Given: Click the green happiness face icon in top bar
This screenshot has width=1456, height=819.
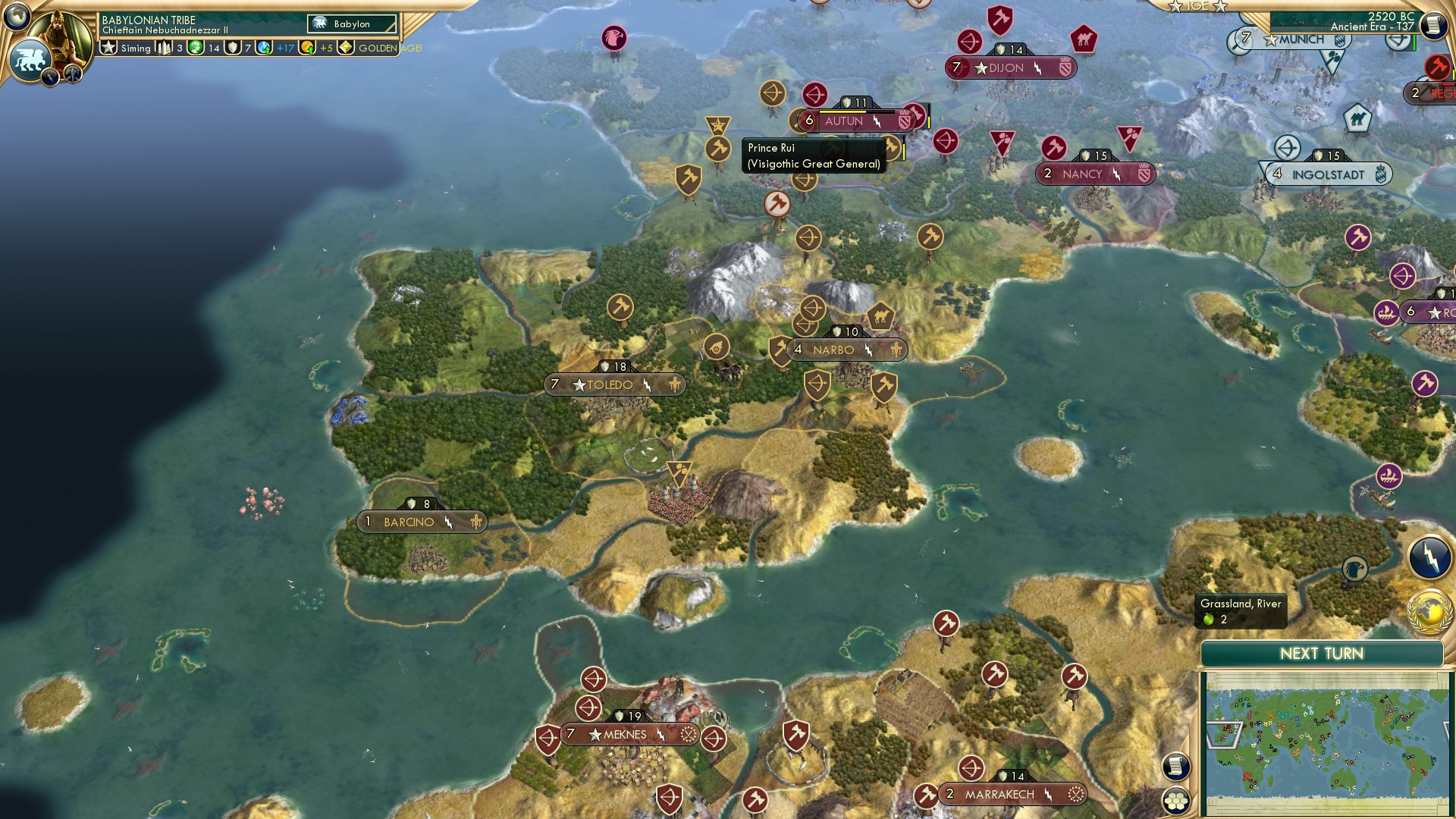Looking at the screenshot, I should [x=194, y=48].
